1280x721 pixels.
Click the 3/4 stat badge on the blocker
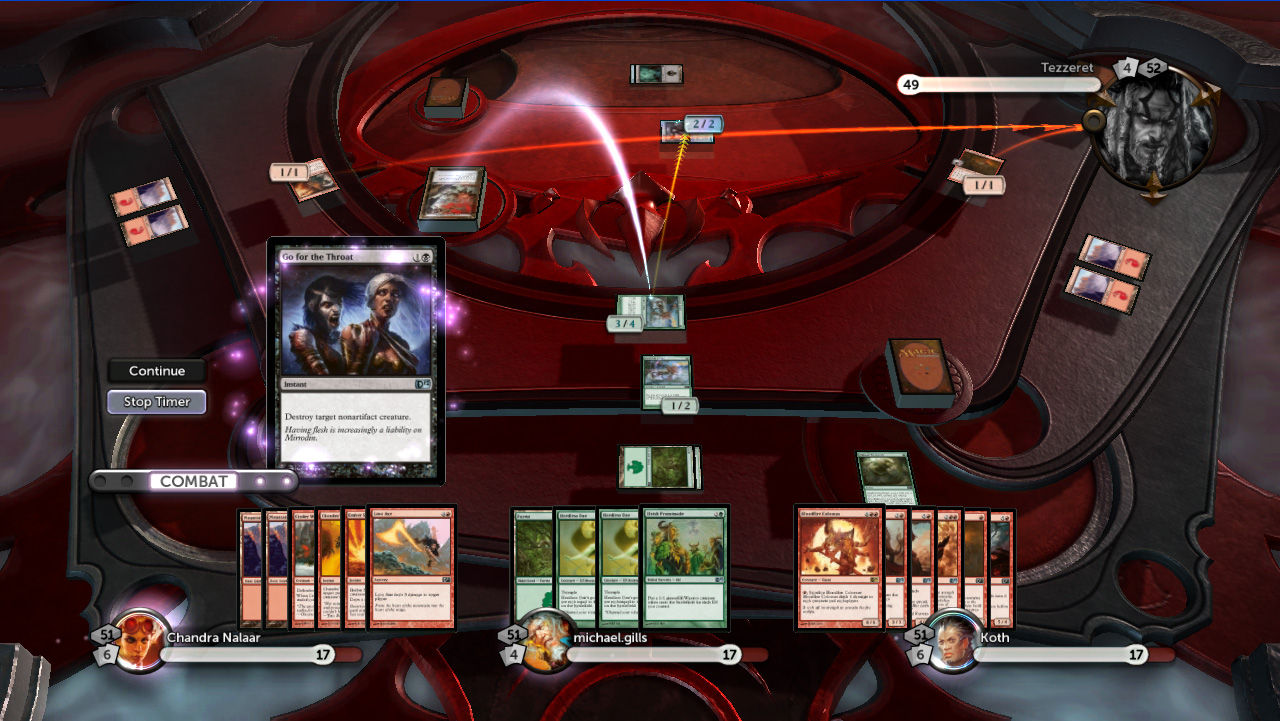click(x=624, y=323)
